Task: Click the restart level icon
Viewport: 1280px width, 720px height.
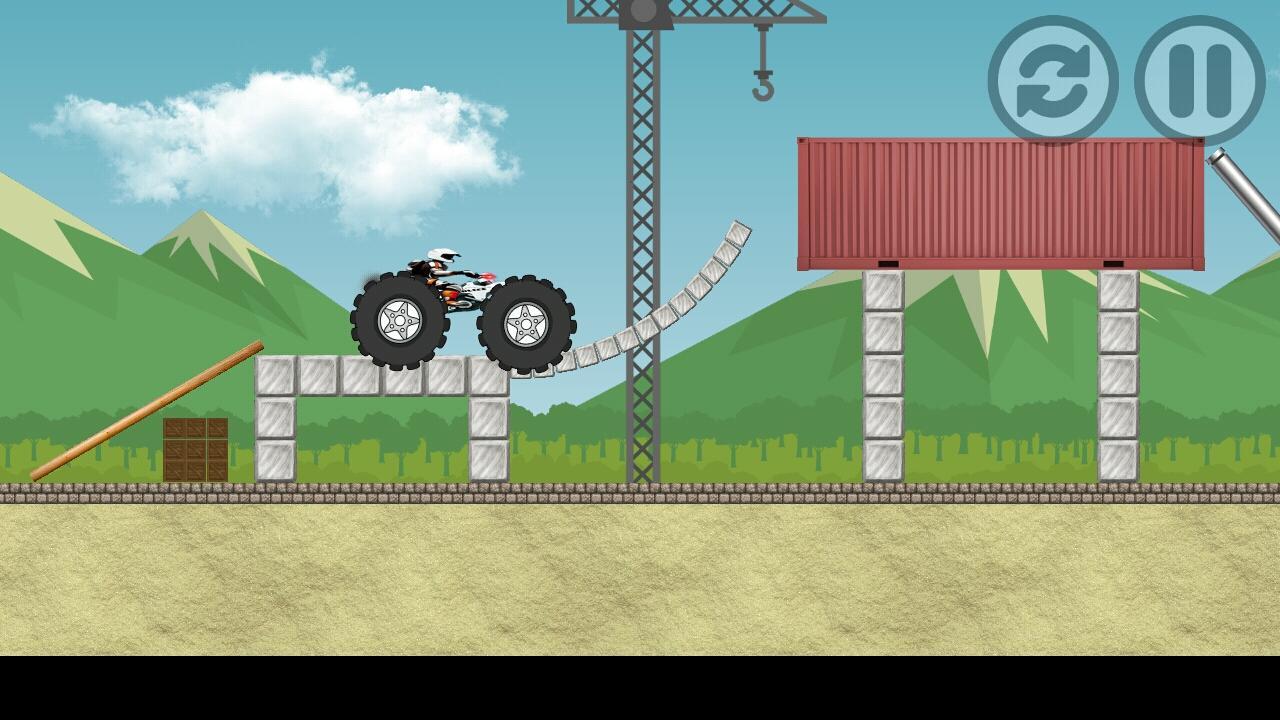Action: [1053, 81]
